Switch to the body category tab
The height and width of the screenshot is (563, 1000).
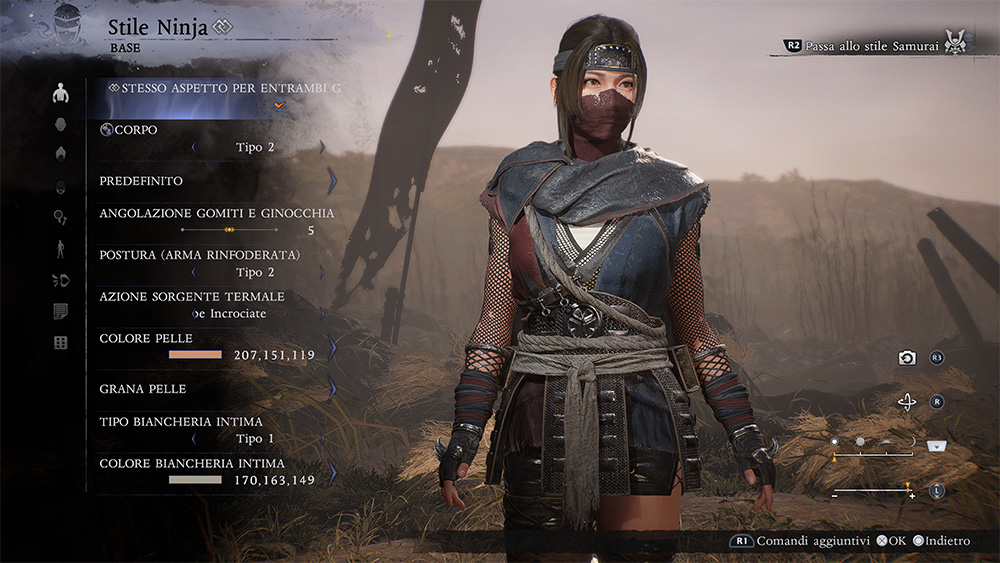61,93
